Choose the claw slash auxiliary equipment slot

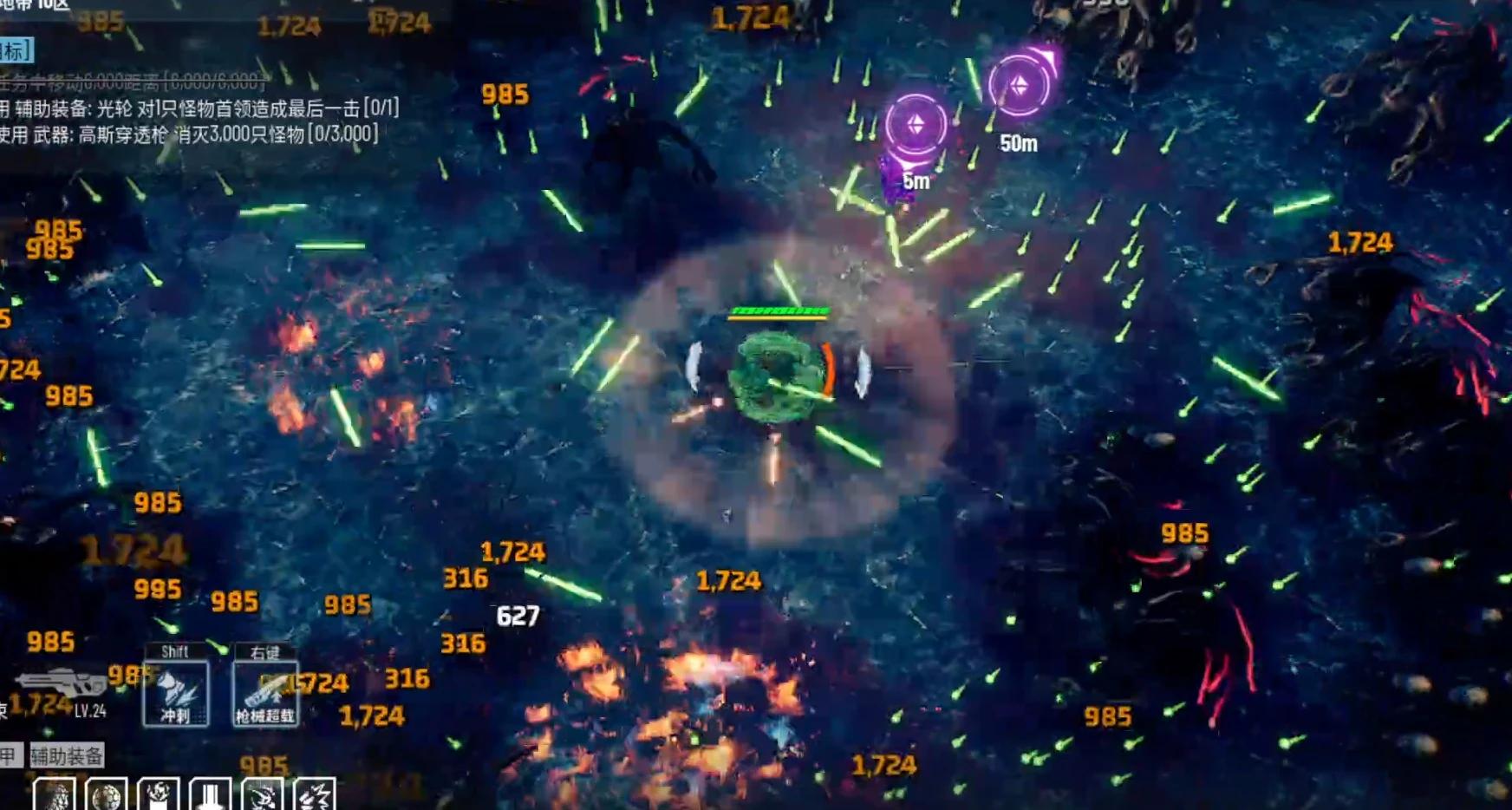point(262,794)
